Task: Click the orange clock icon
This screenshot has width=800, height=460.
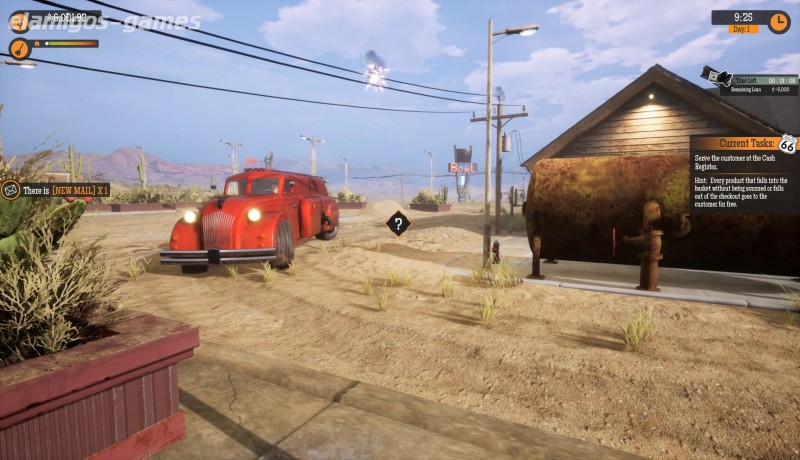Action: pyautogui.click(x=778, y=21)
